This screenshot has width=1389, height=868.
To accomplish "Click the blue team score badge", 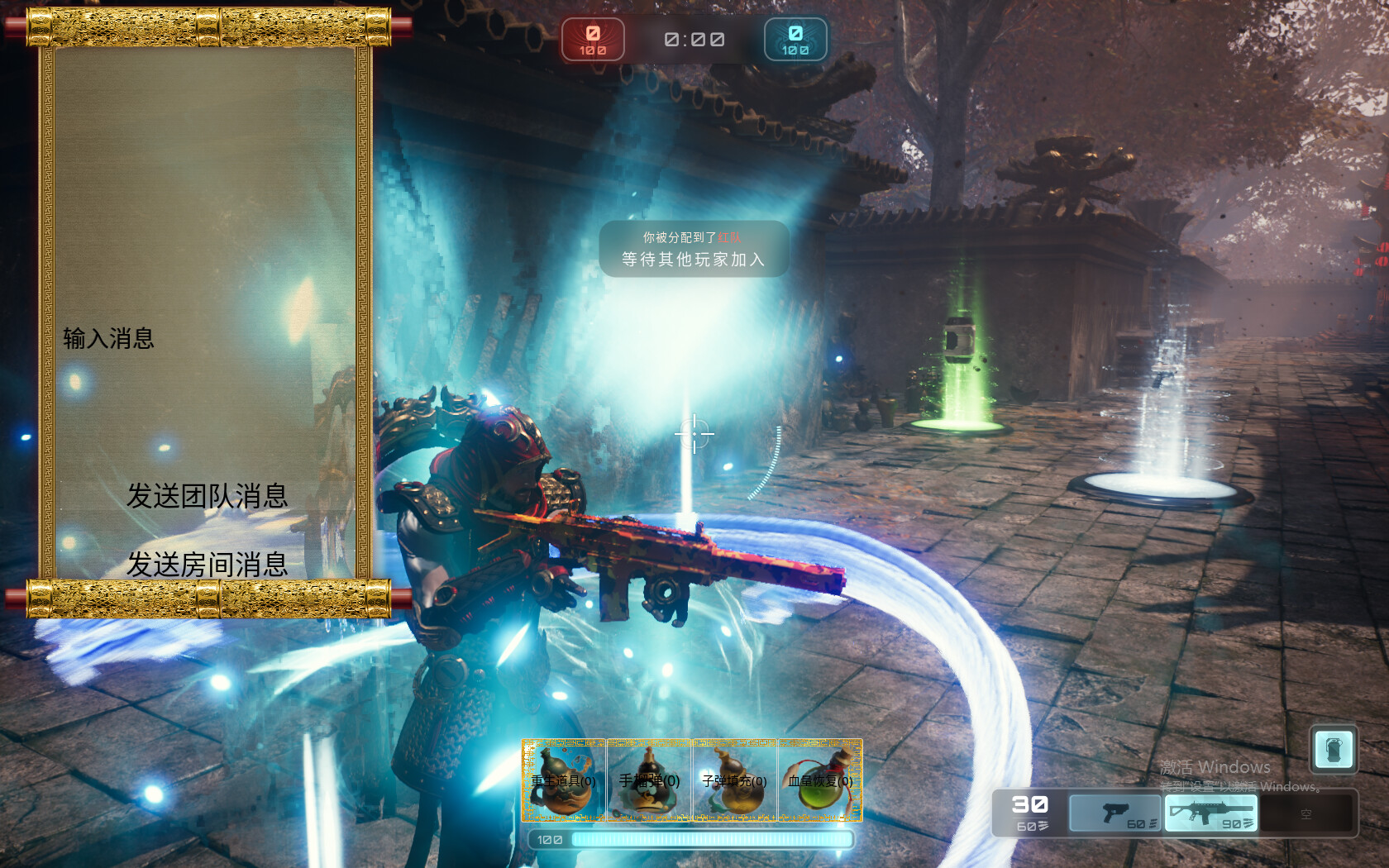I will point(795,39).
